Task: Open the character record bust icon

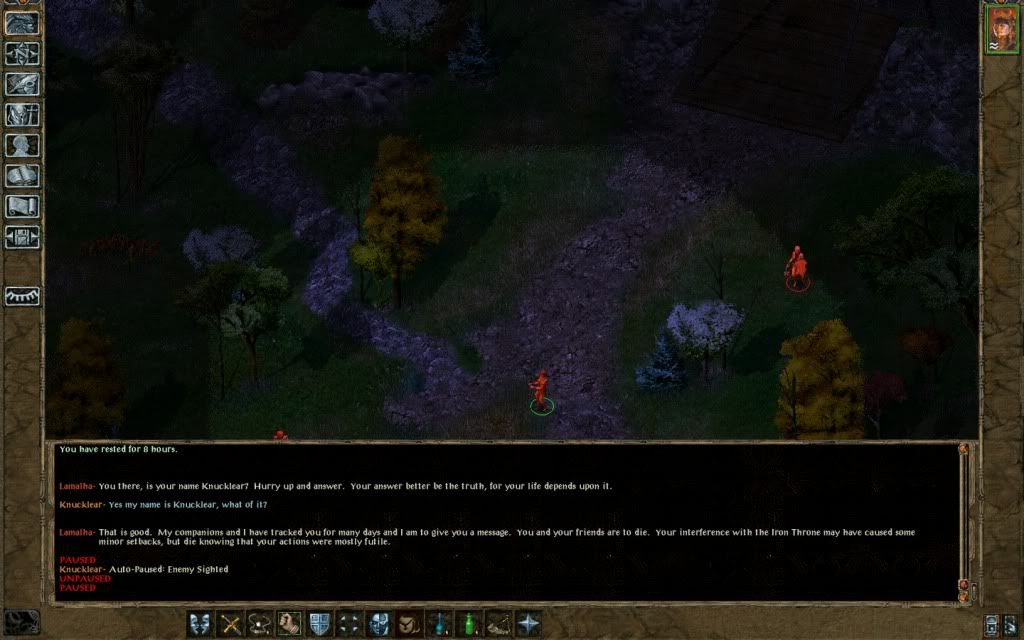Action: pos(22,145)
